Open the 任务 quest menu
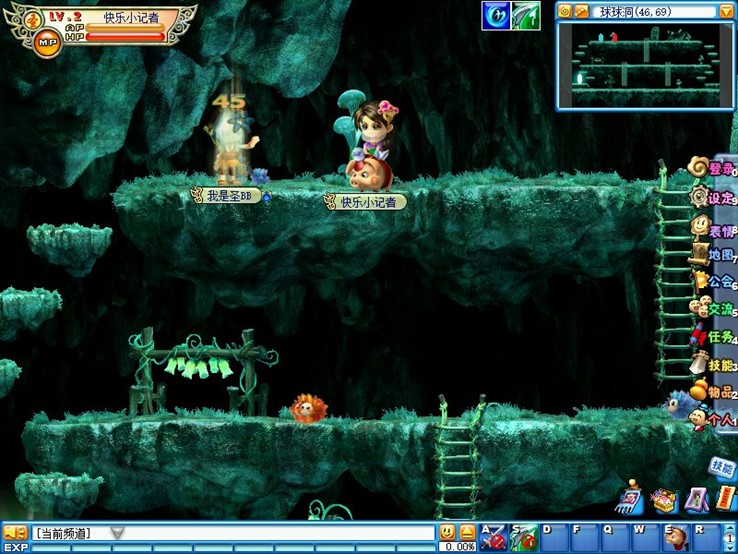This screenshot has height=554, width=738. (x=714, y=336)
